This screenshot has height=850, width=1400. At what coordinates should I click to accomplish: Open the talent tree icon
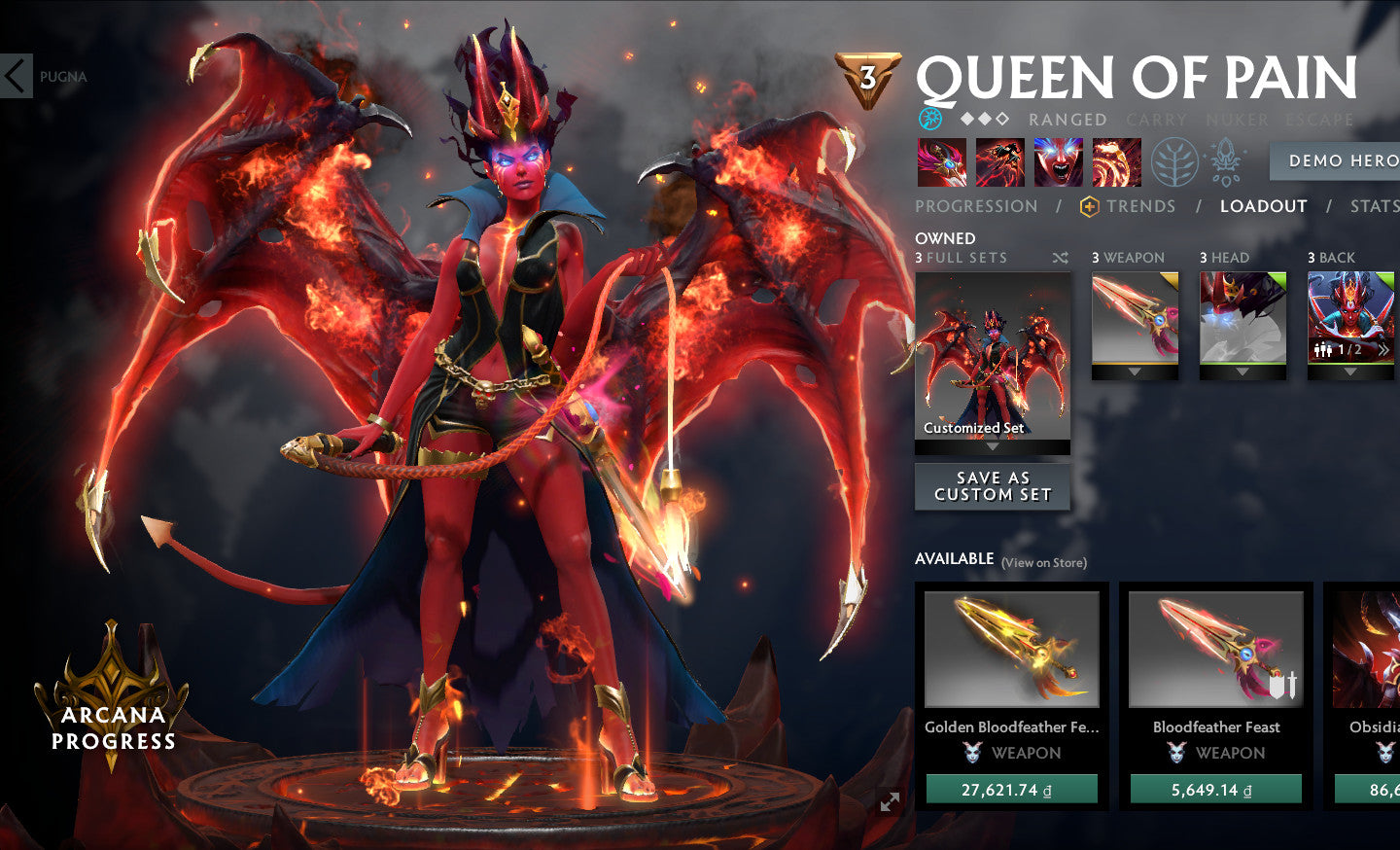click(x=1174, y=162)
